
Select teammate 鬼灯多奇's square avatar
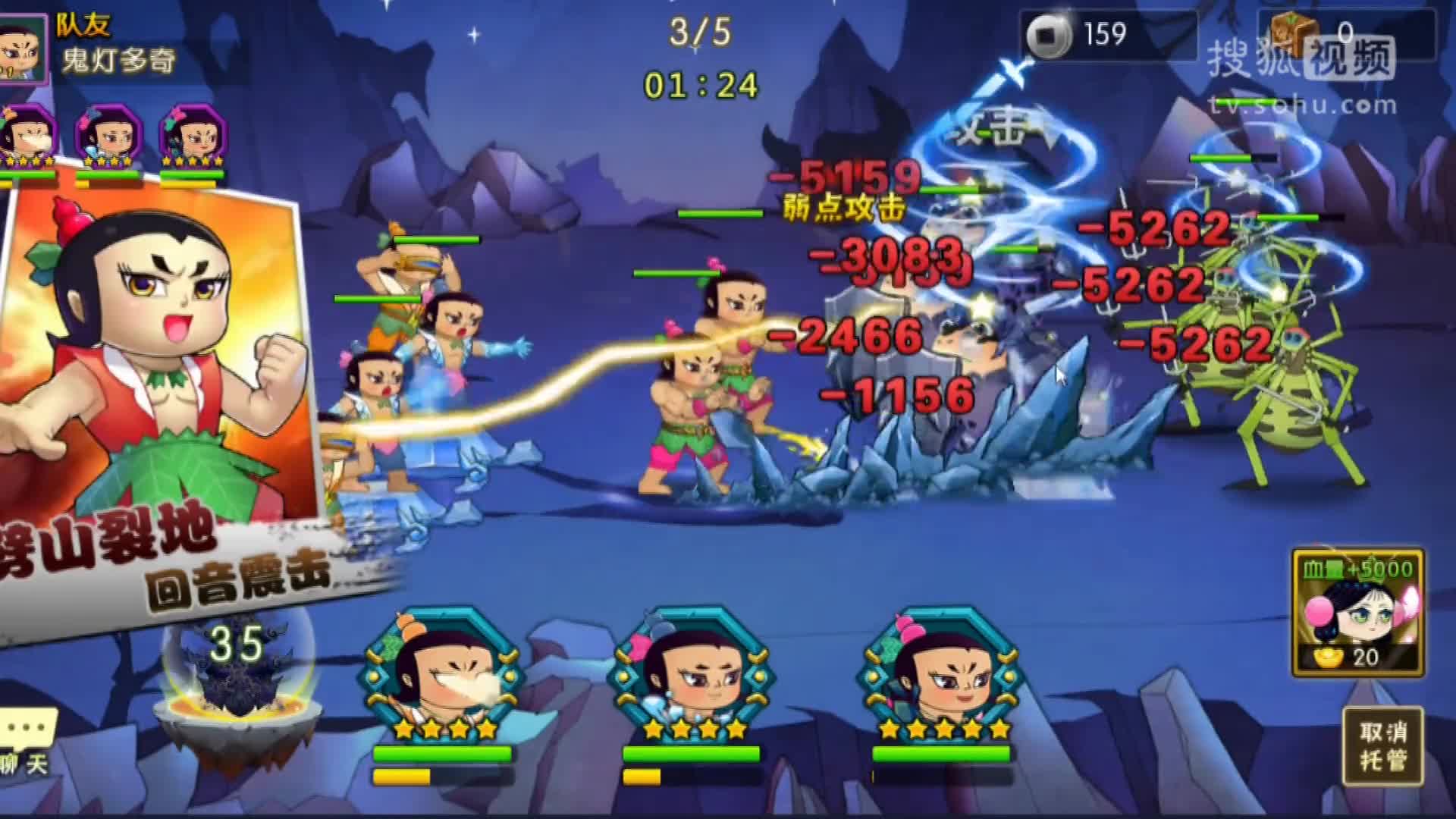(21, 47)
